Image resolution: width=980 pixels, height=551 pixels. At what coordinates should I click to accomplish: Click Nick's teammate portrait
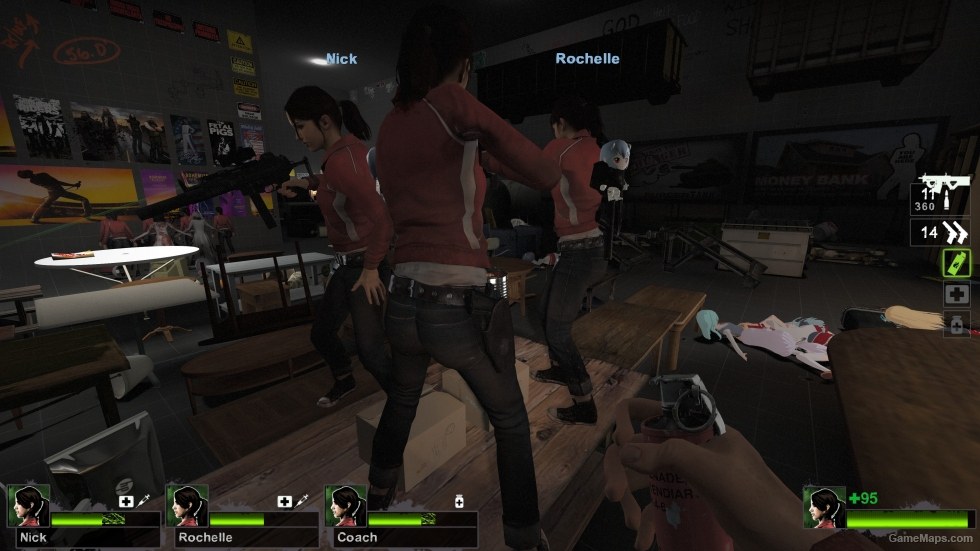pos(25,505)
